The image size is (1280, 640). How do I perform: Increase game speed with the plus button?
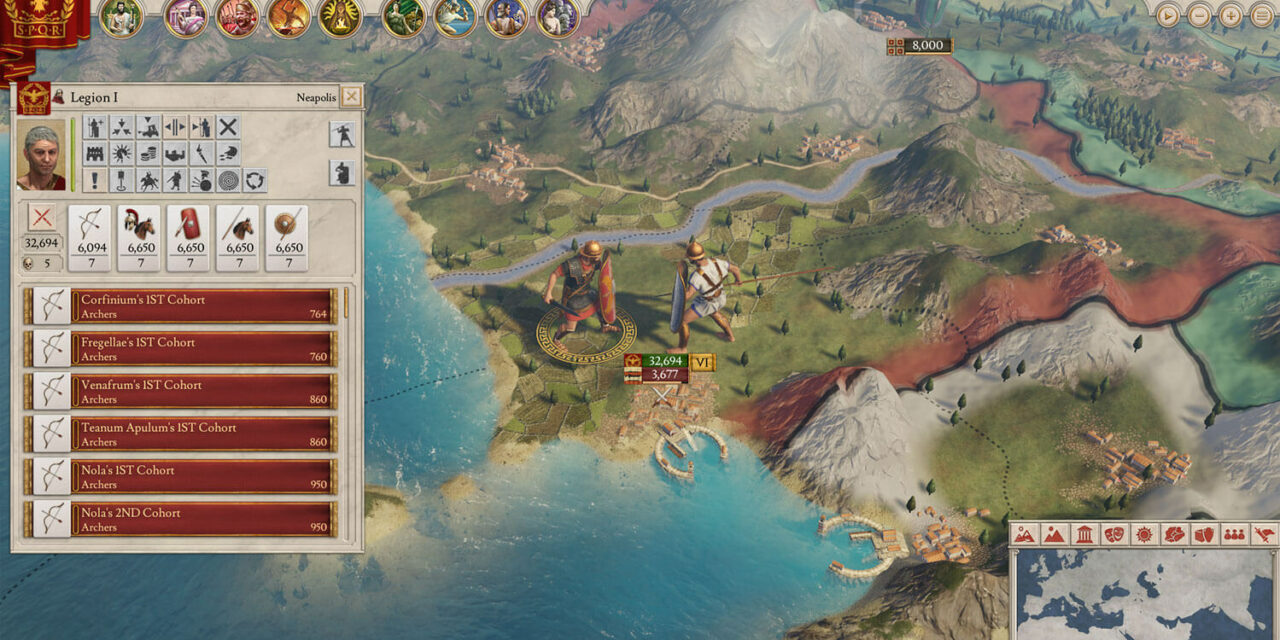coord(1231,15)
